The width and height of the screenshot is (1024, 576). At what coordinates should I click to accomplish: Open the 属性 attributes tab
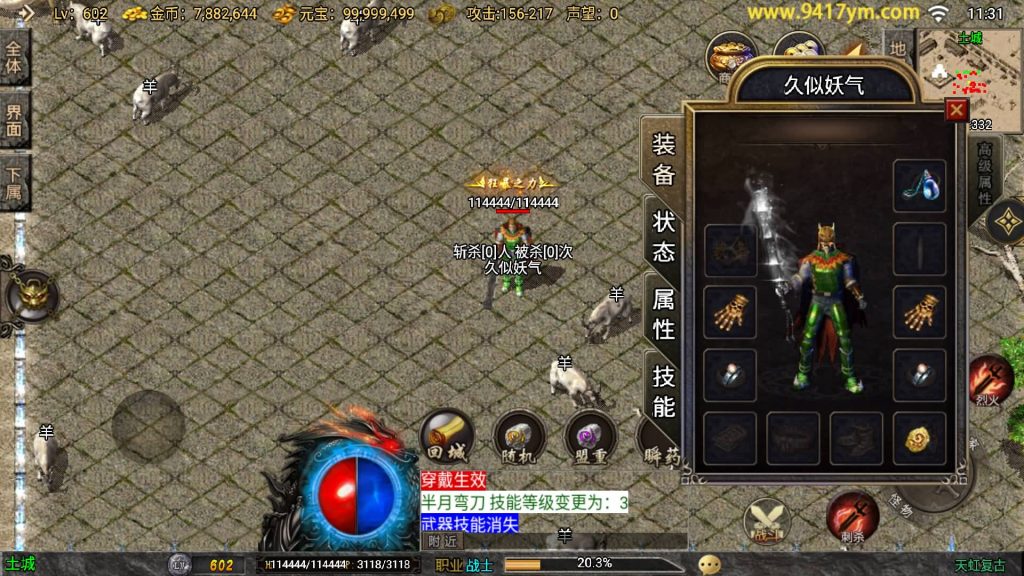[x=664, y=312]
